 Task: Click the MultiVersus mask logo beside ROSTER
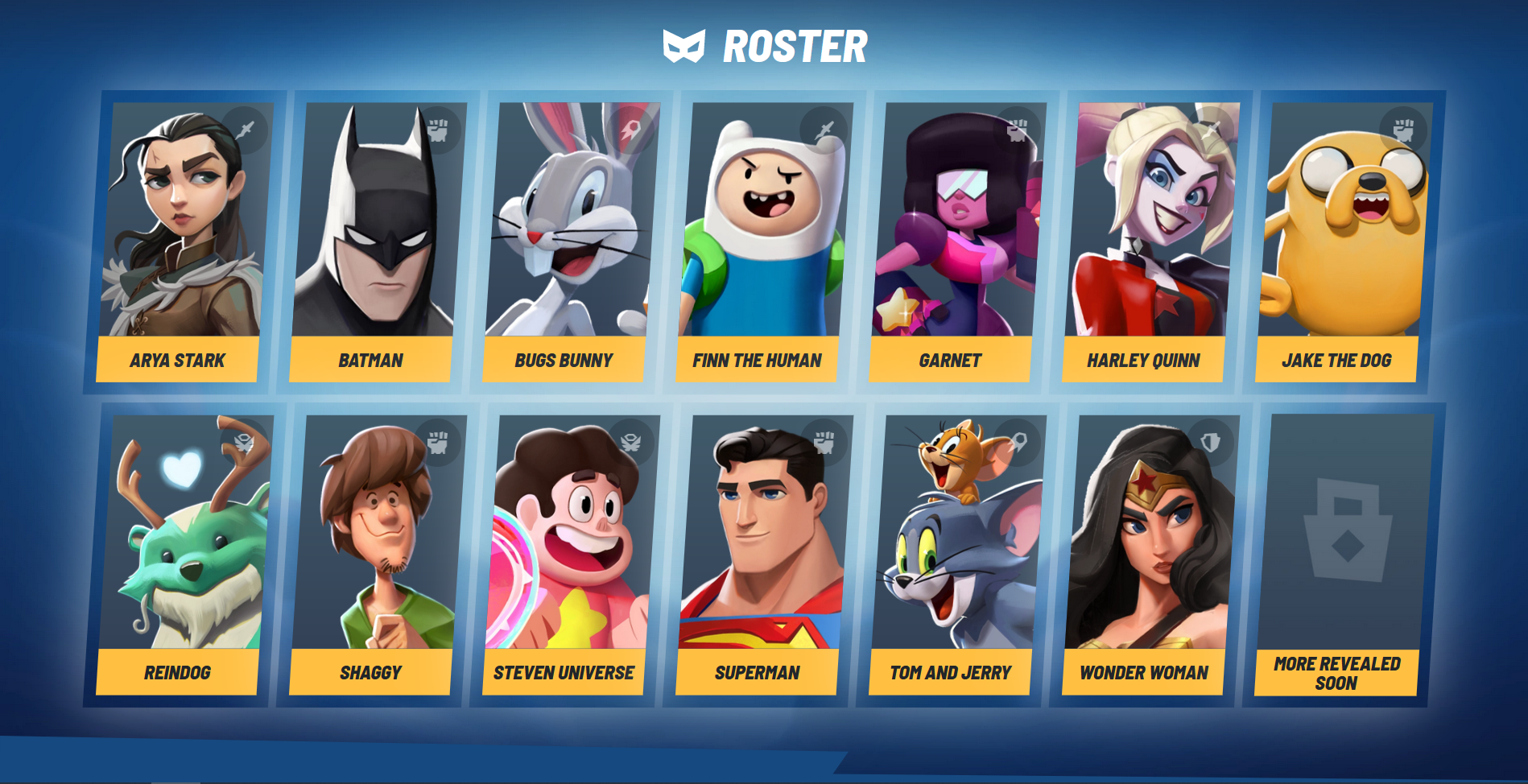(683, 46)
